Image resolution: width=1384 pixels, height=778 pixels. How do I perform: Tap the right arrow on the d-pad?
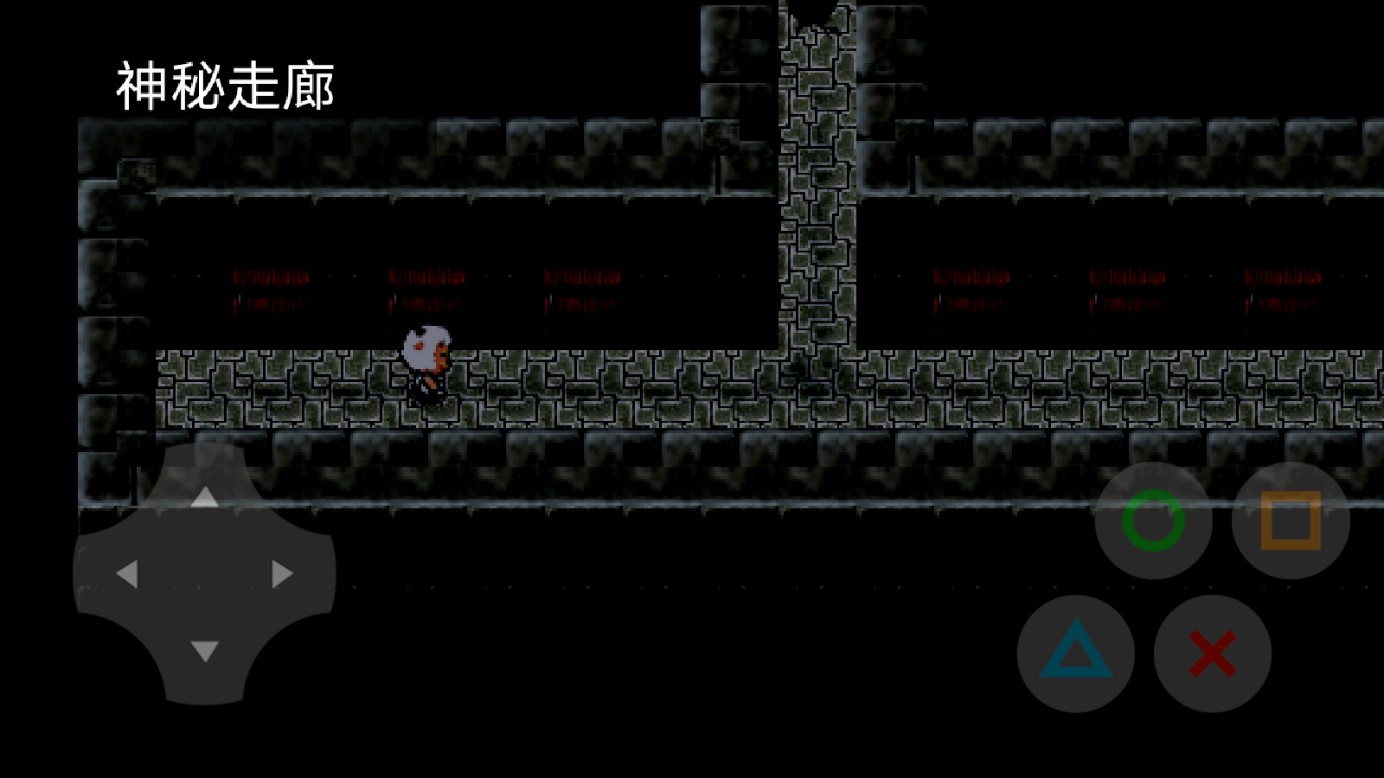(282, 574)
